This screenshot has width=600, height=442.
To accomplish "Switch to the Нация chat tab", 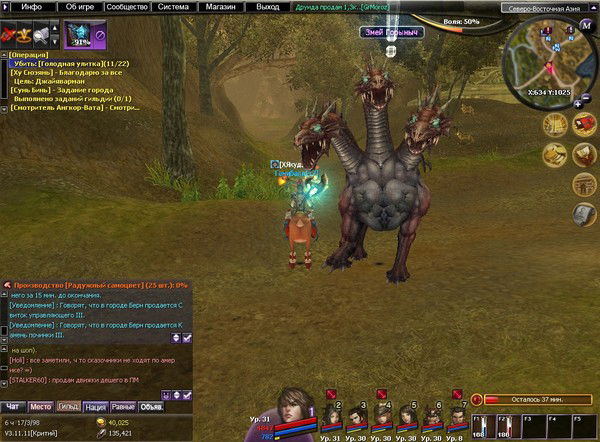I will [96, 406].
